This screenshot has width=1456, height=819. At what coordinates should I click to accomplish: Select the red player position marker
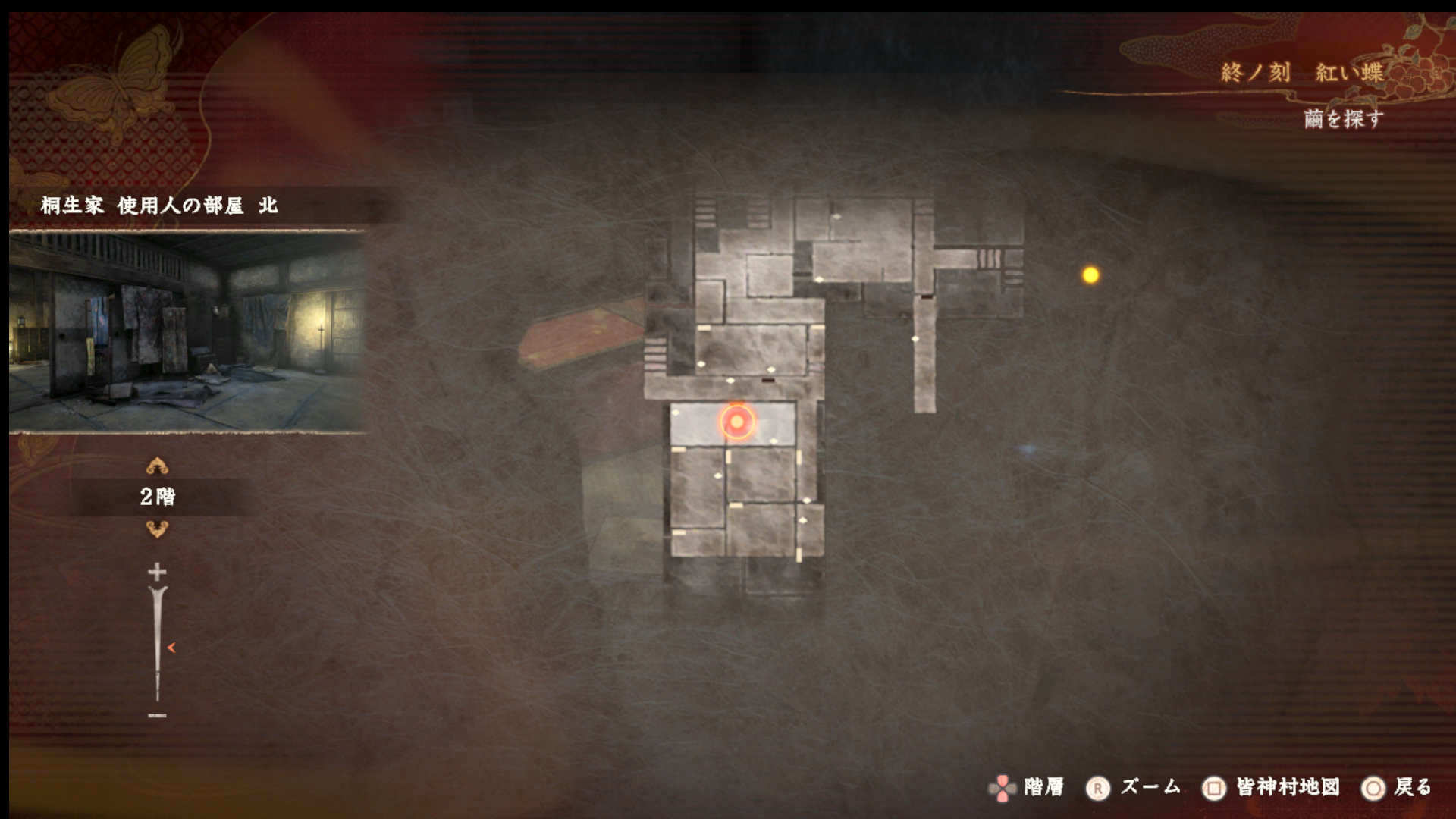736,421
